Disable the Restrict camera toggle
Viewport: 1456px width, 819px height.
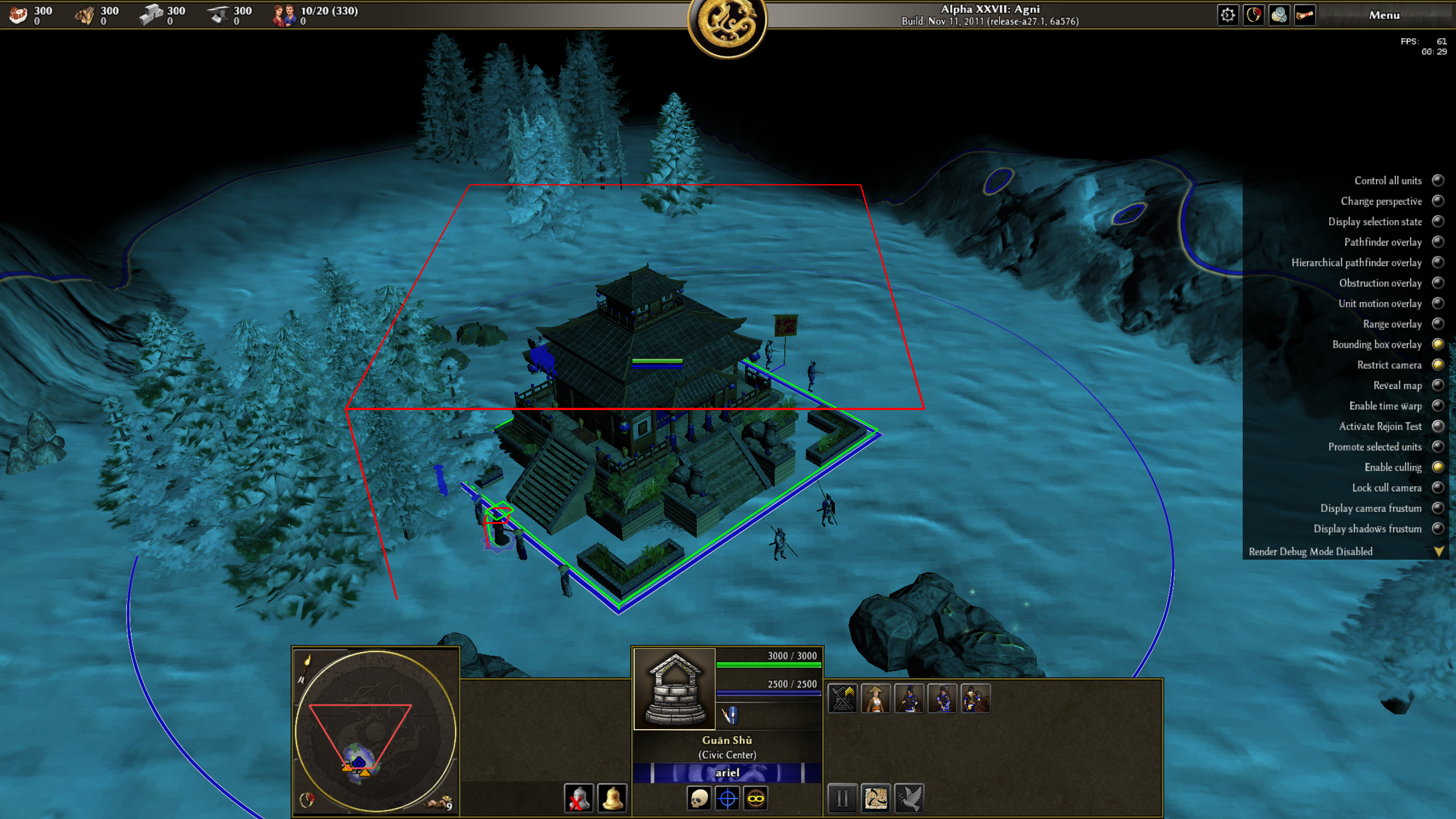pyautogui.click(x=1438, y=365)
